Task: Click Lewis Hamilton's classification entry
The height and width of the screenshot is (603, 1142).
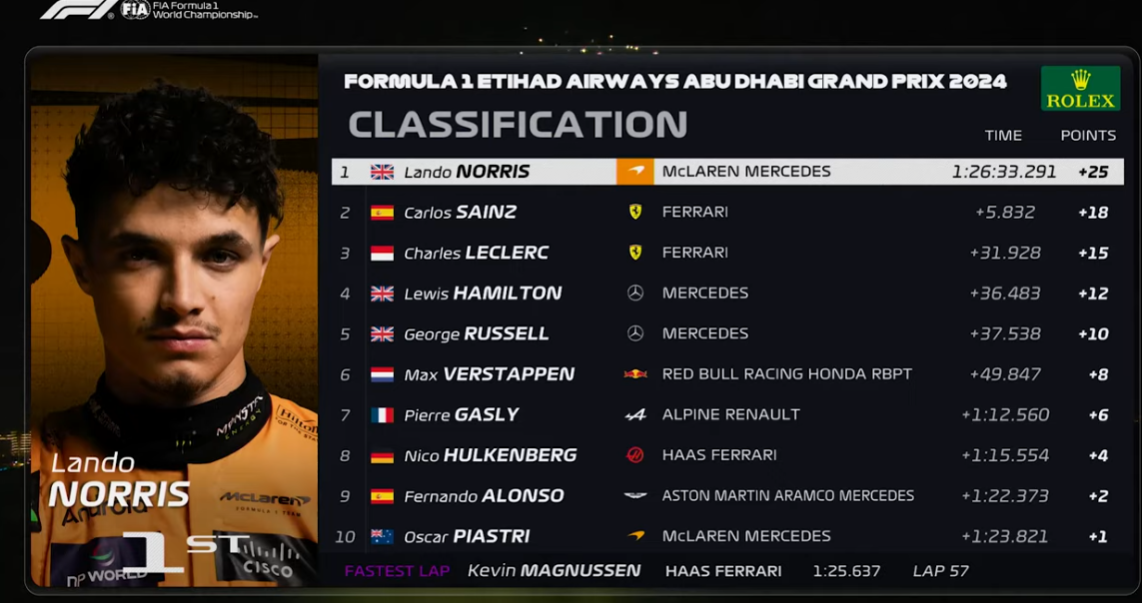Action: (727, 293)
